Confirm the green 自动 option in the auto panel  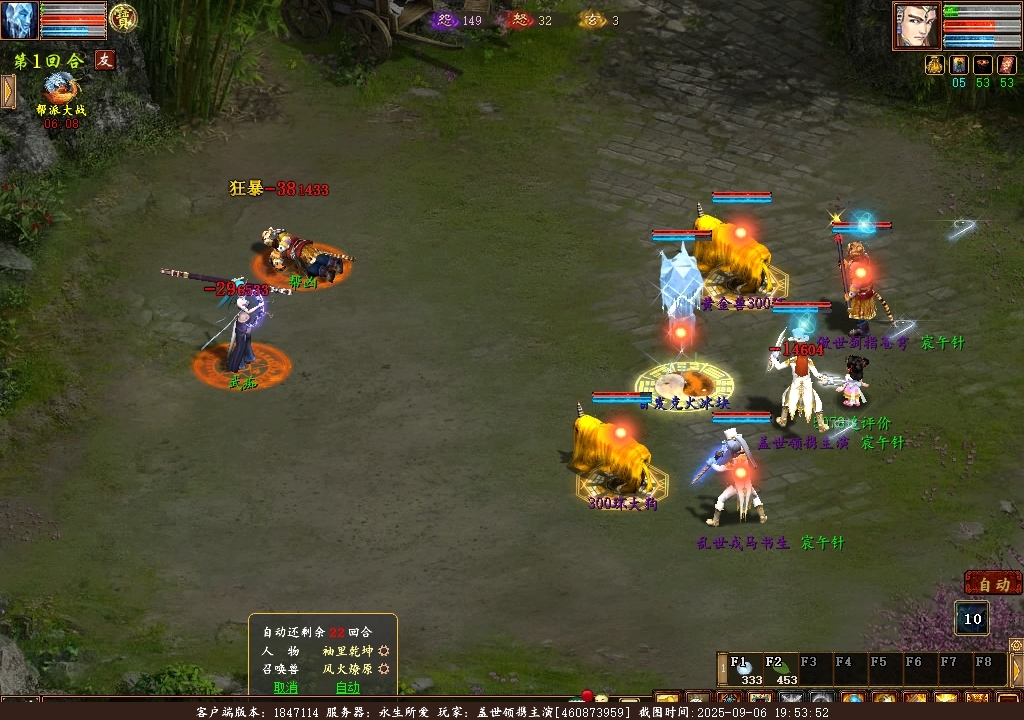point(347,687)
